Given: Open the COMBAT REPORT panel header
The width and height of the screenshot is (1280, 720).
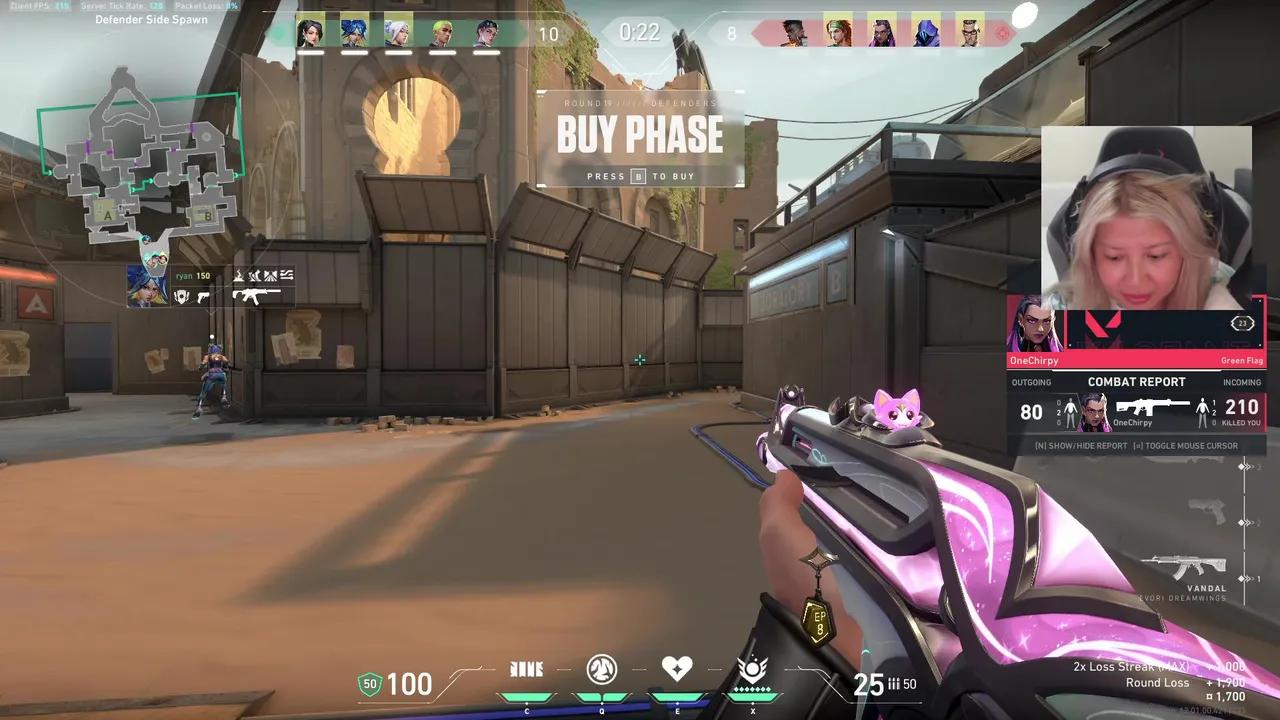Looking at the screenshot, I should [x=1136, y=381].
